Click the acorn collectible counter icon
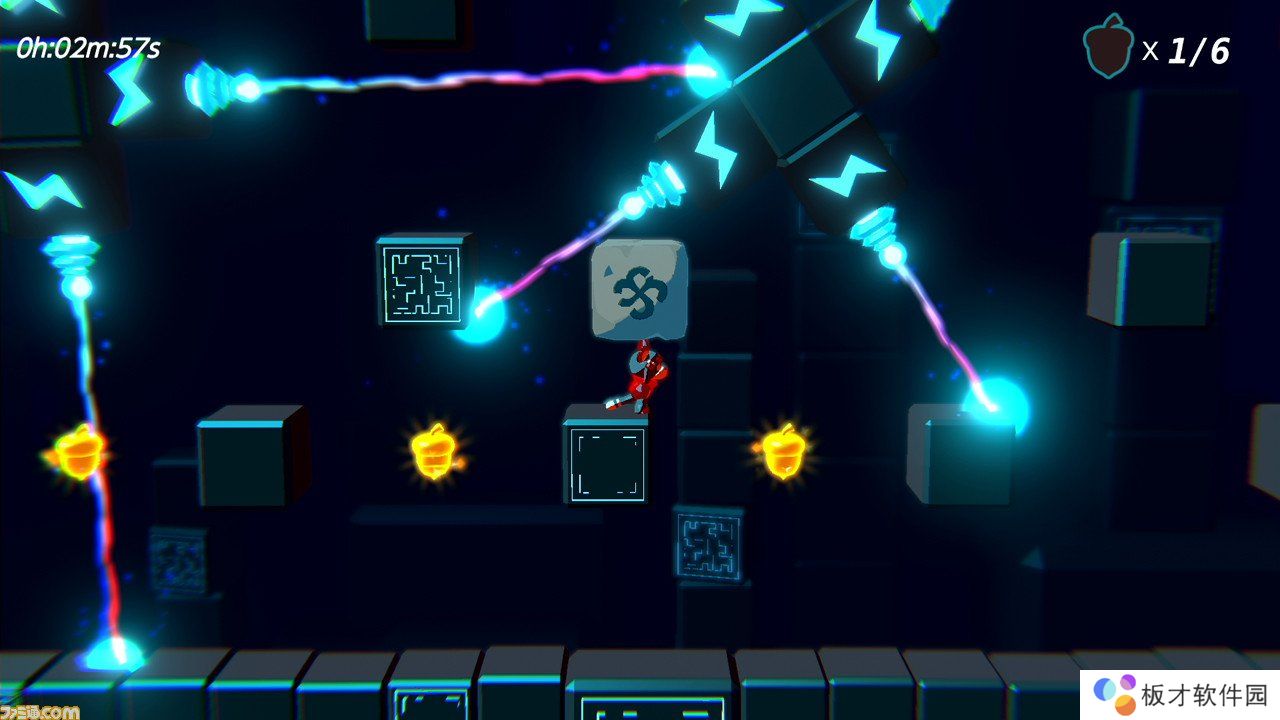This screenshot has width=1280, height=720. click(1108, 49)
